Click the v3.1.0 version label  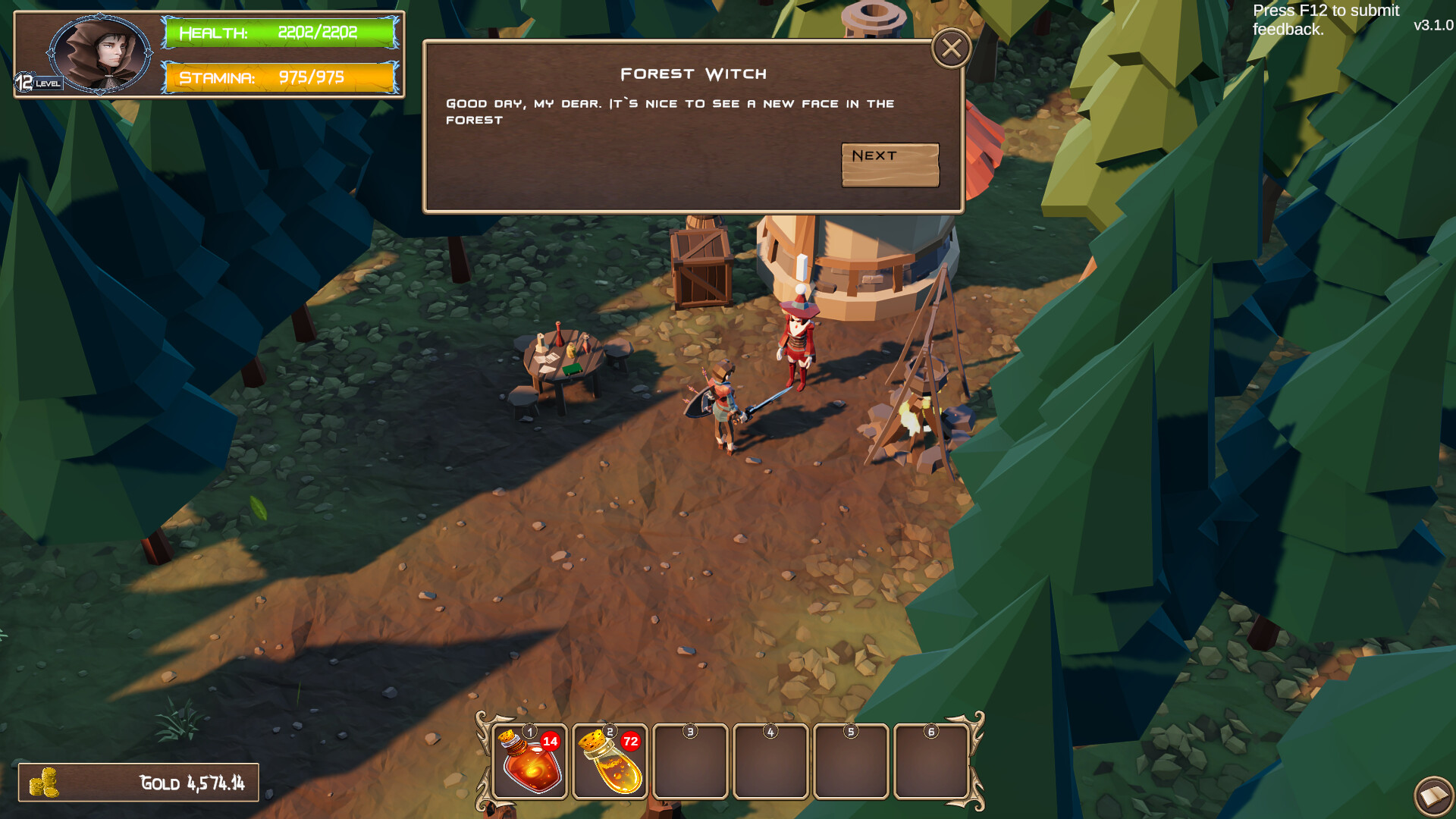1432,25
